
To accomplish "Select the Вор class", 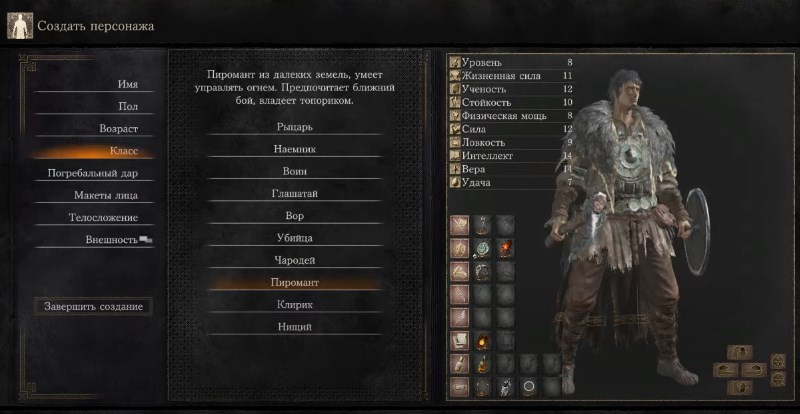I will tap(294, 216).
